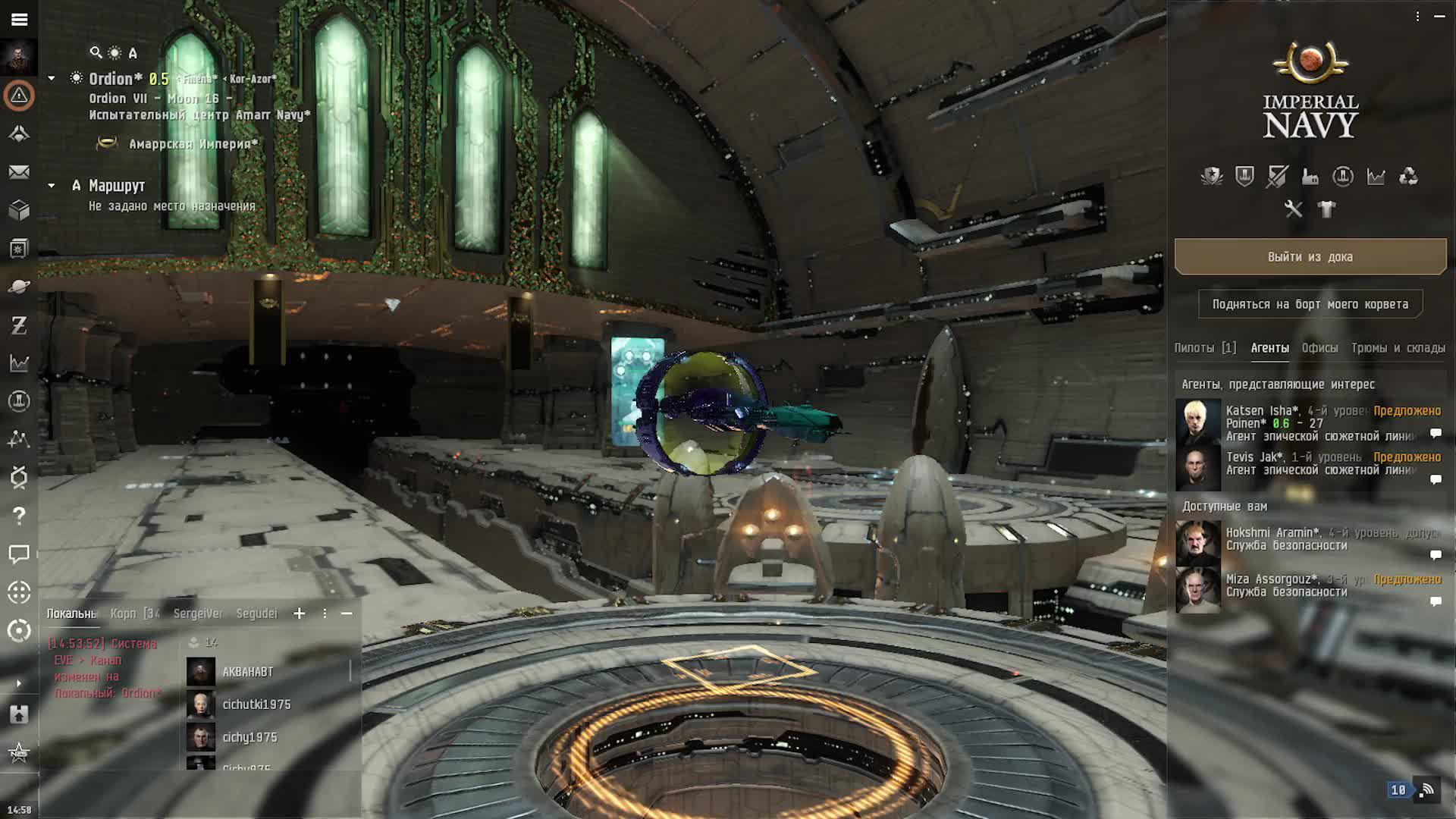The width and height of the screenshot is (1456, 819).
Task: Minimize the station services panel
Action: click(x=1439, y=16)
